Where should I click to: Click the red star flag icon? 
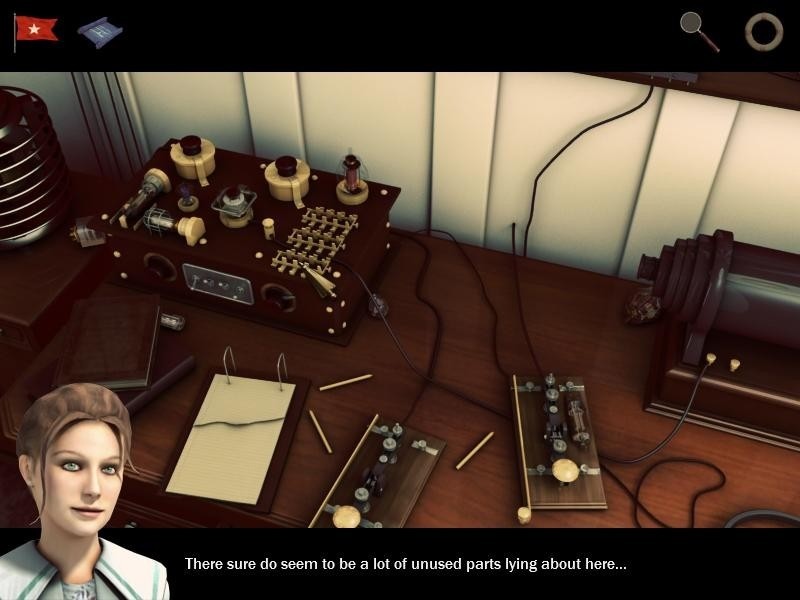coord(37,29)
